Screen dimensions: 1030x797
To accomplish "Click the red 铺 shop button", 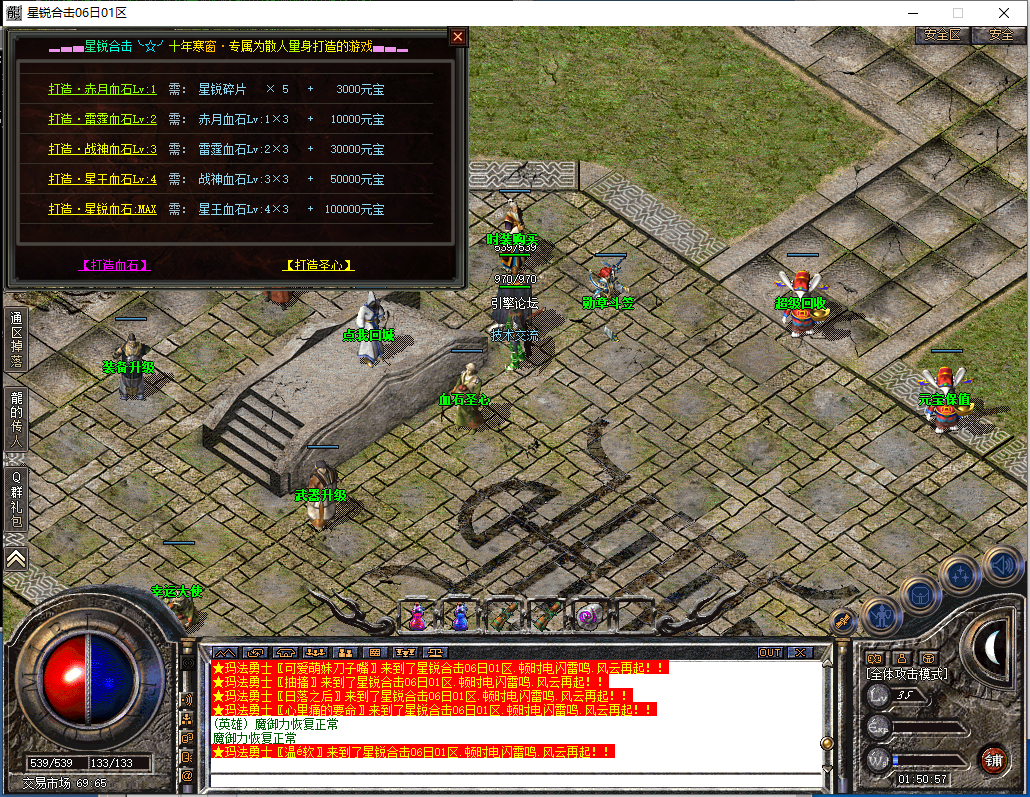I will [992, 758].
